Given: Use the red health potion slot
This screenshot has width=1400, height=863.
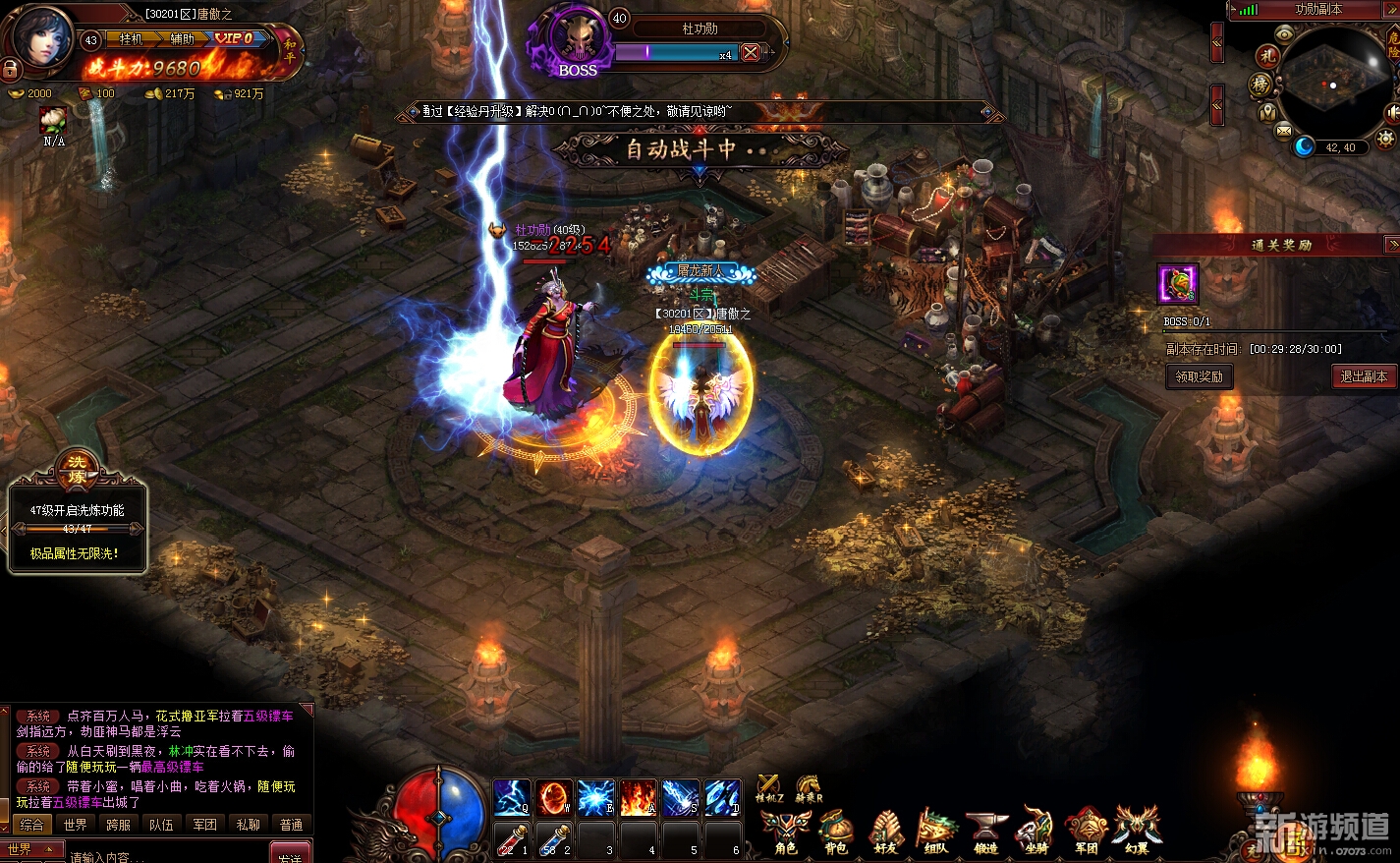Looking at the screenshot, I should point(510,838).
